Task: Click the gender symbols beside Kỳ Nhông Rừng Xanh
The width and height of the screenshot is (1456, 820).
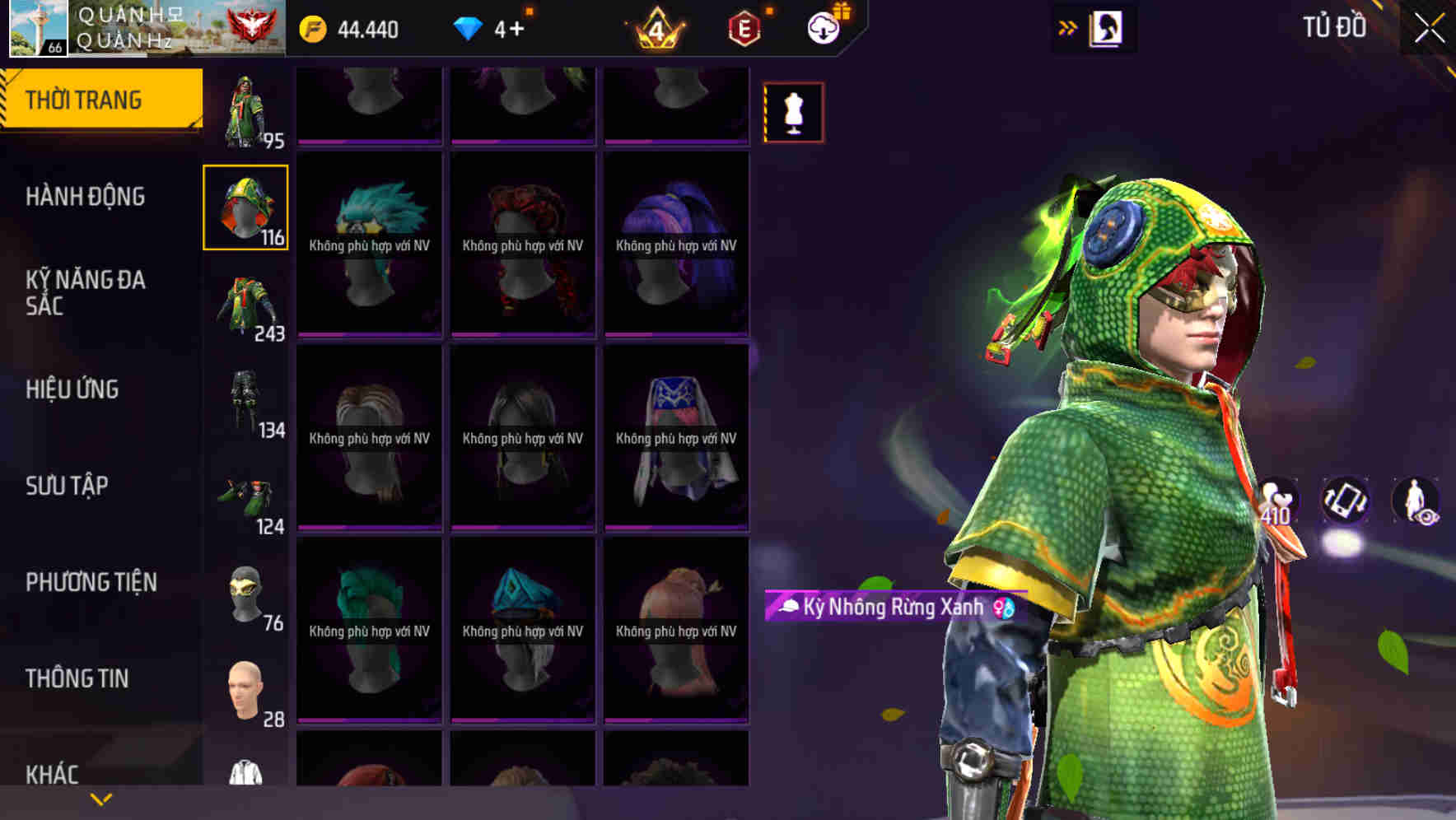Action: [1004, 607]
